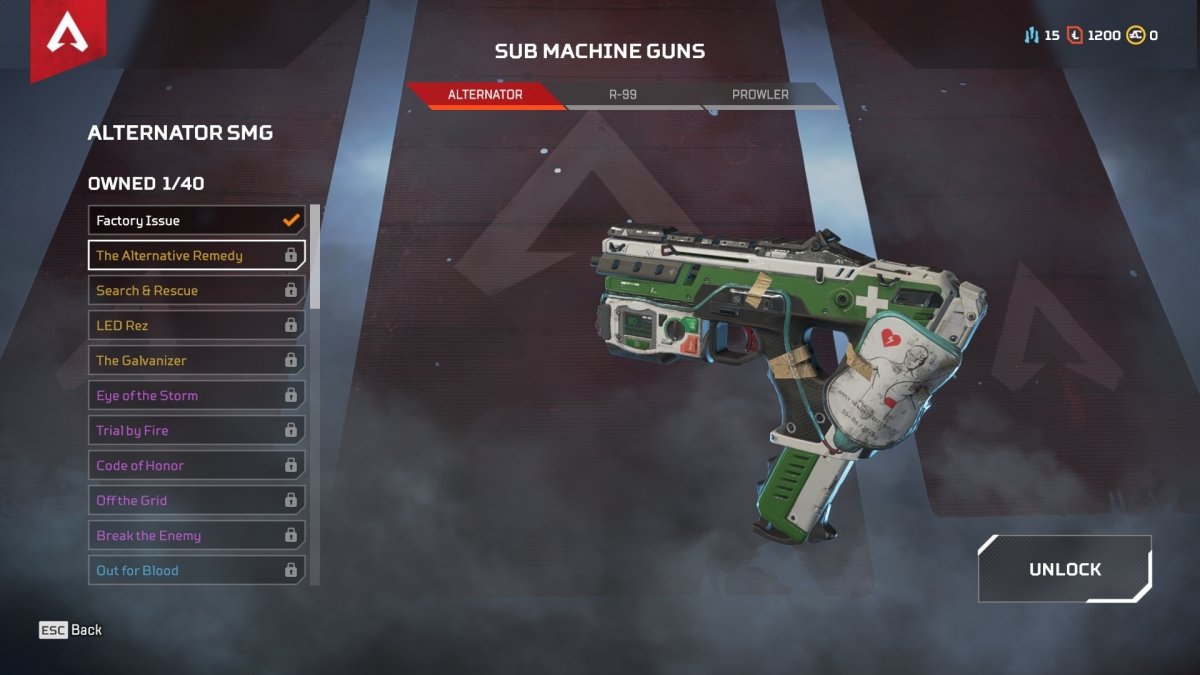Viewport: 1200px width, 675px height.
Task: Select the Code of Honor skin
Action: pos(196,465)
